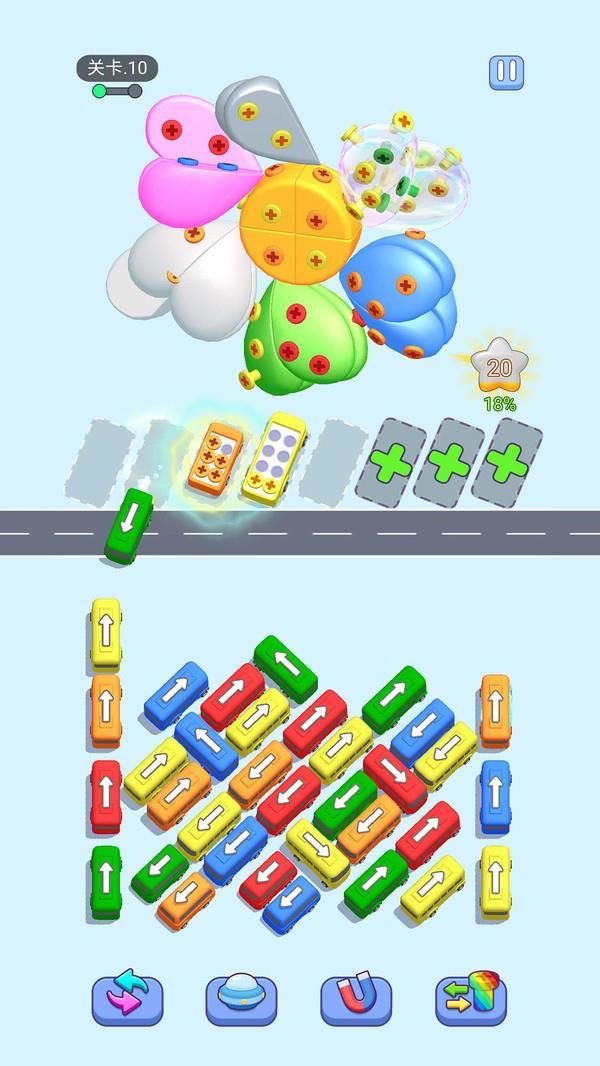Select the parked orange bus holding red screws
600x1066 pixels.
click(x=216, y=459)
